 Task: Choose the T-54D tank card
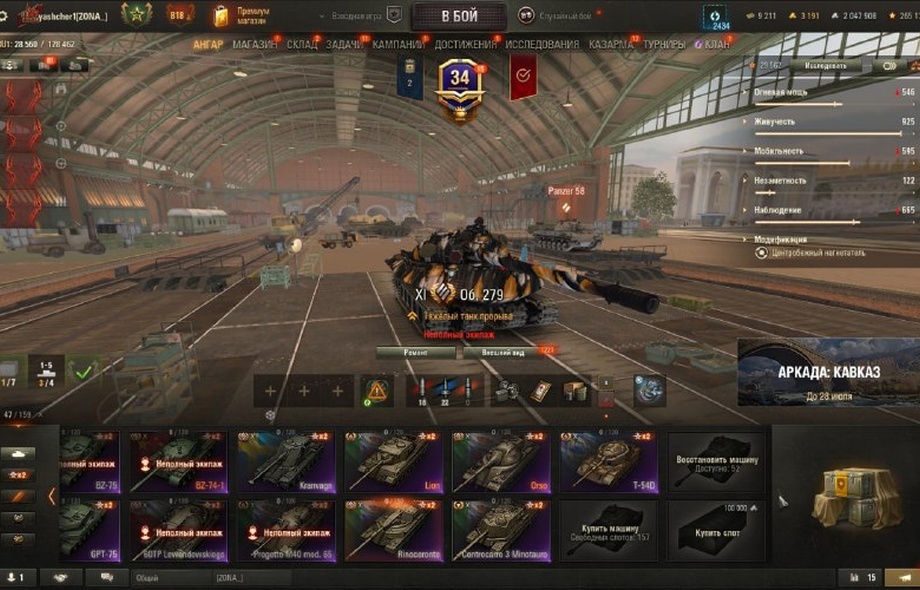pyautogui.click(x=608, y=462)
